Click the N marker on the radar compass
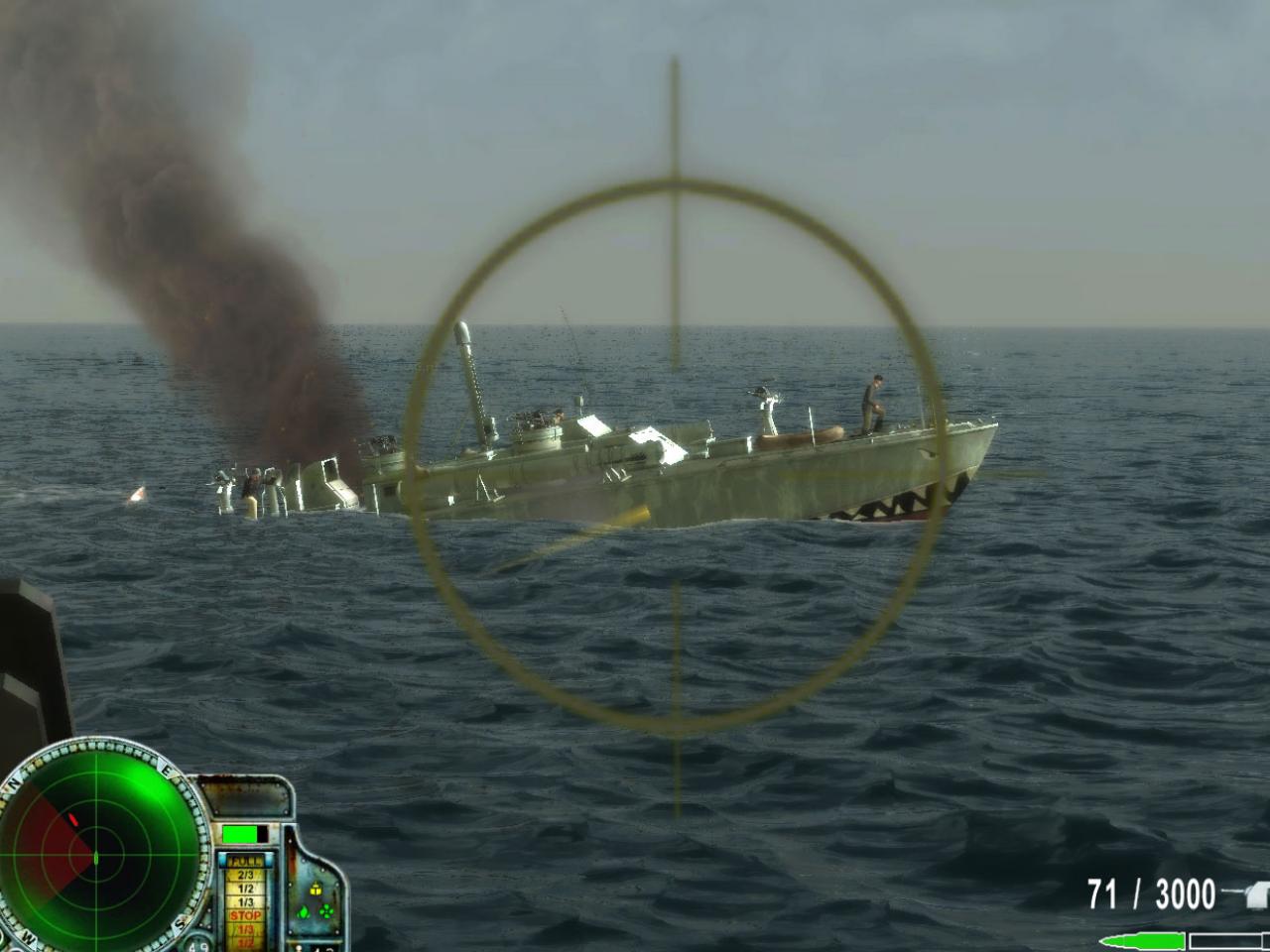The width and height of the screenshot is (1270, 952). point(14,783)
